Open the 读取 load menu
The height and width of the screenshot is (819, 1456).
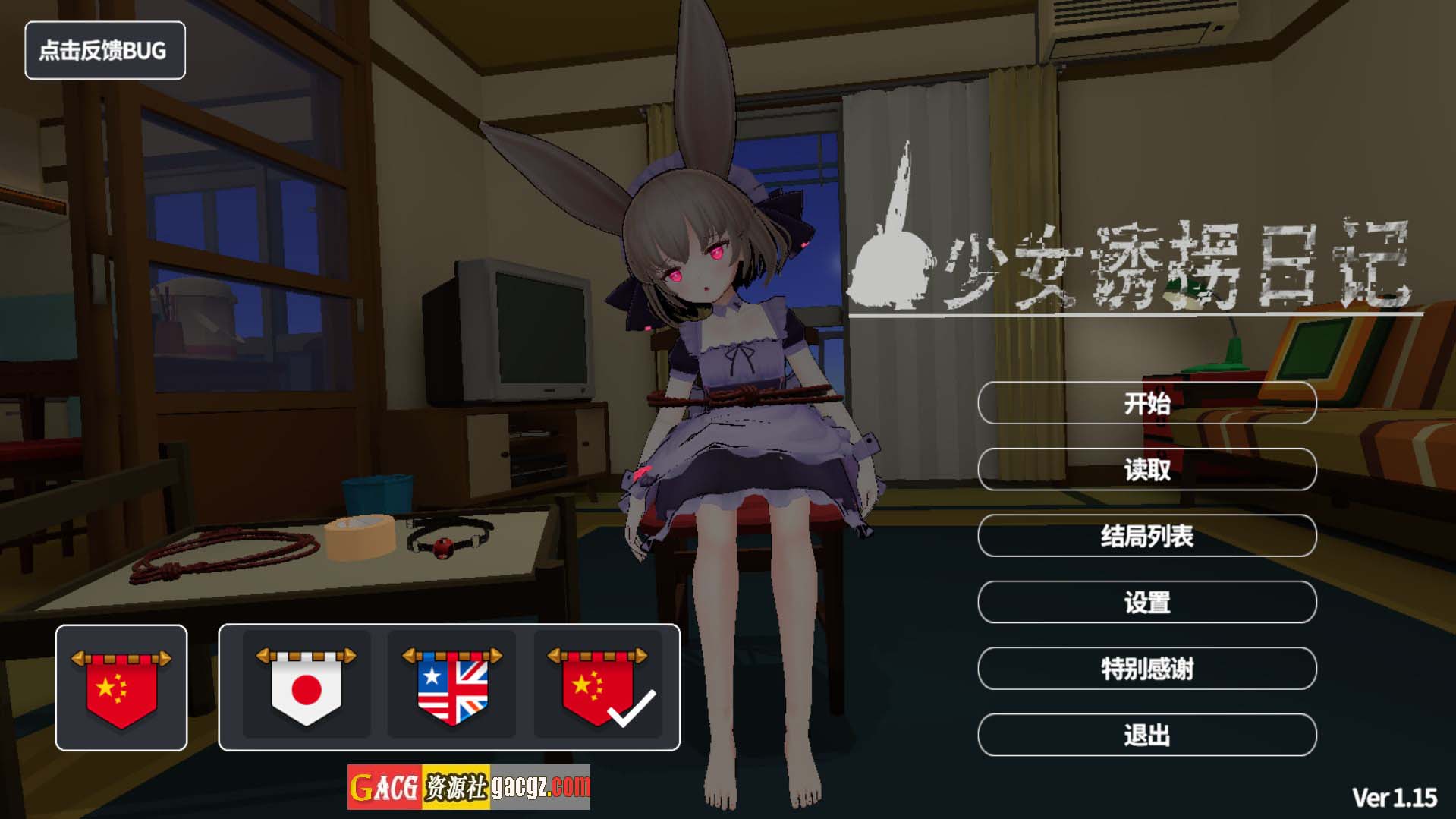coord(1146,470)
